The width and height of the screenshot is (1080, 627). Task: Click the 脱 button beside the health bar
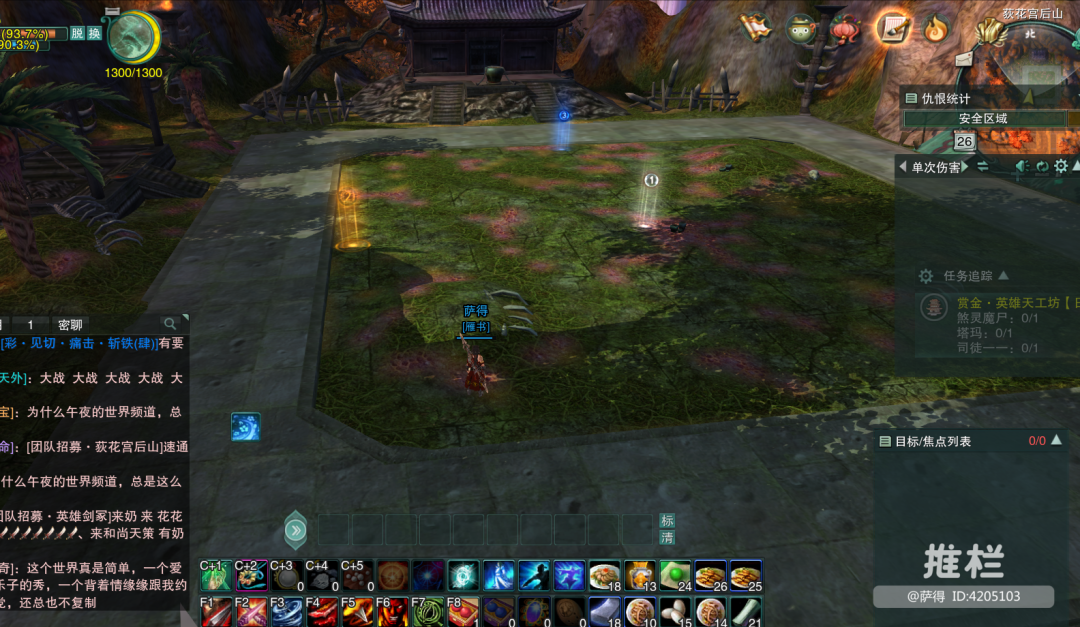[x=77, y=33]
